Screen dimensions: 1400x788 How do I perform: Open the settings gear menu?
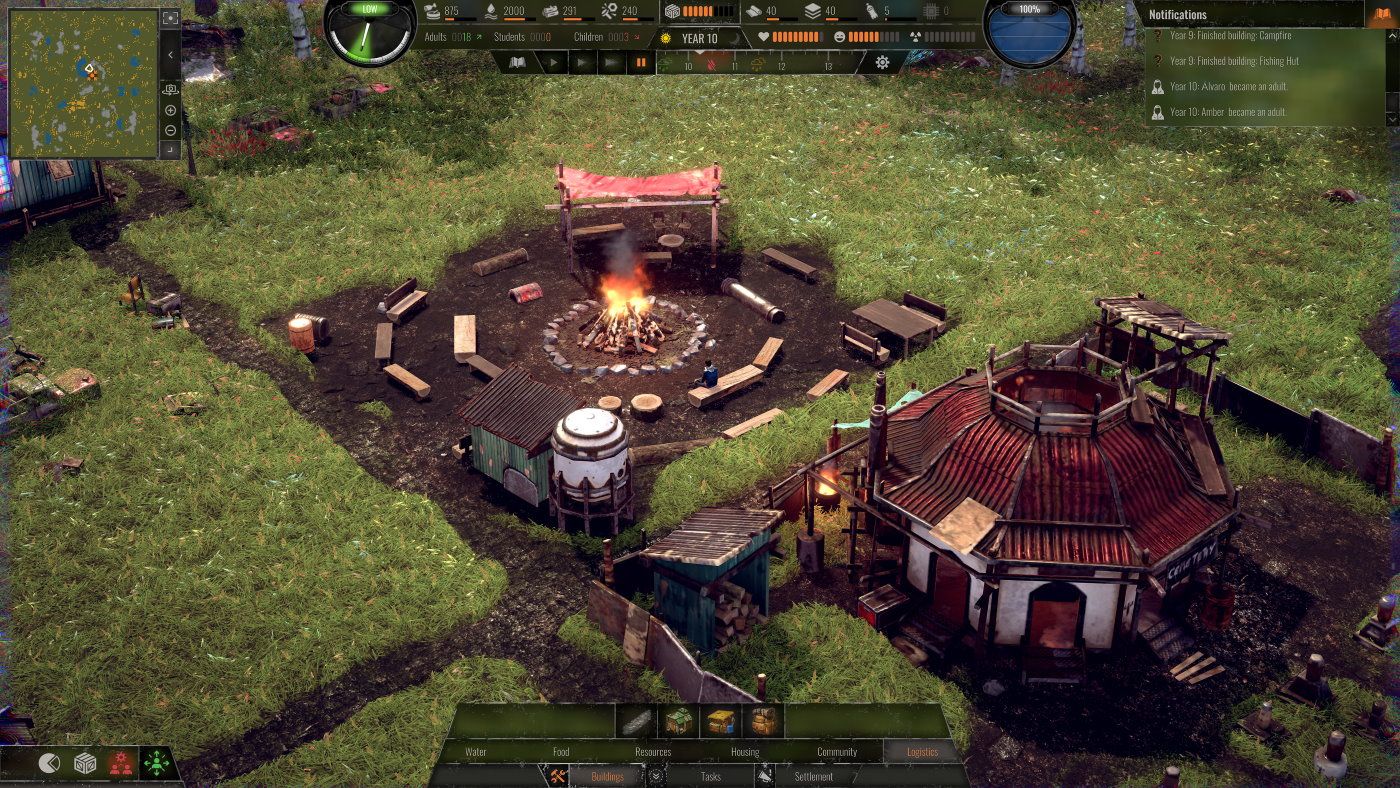(881, 61)
